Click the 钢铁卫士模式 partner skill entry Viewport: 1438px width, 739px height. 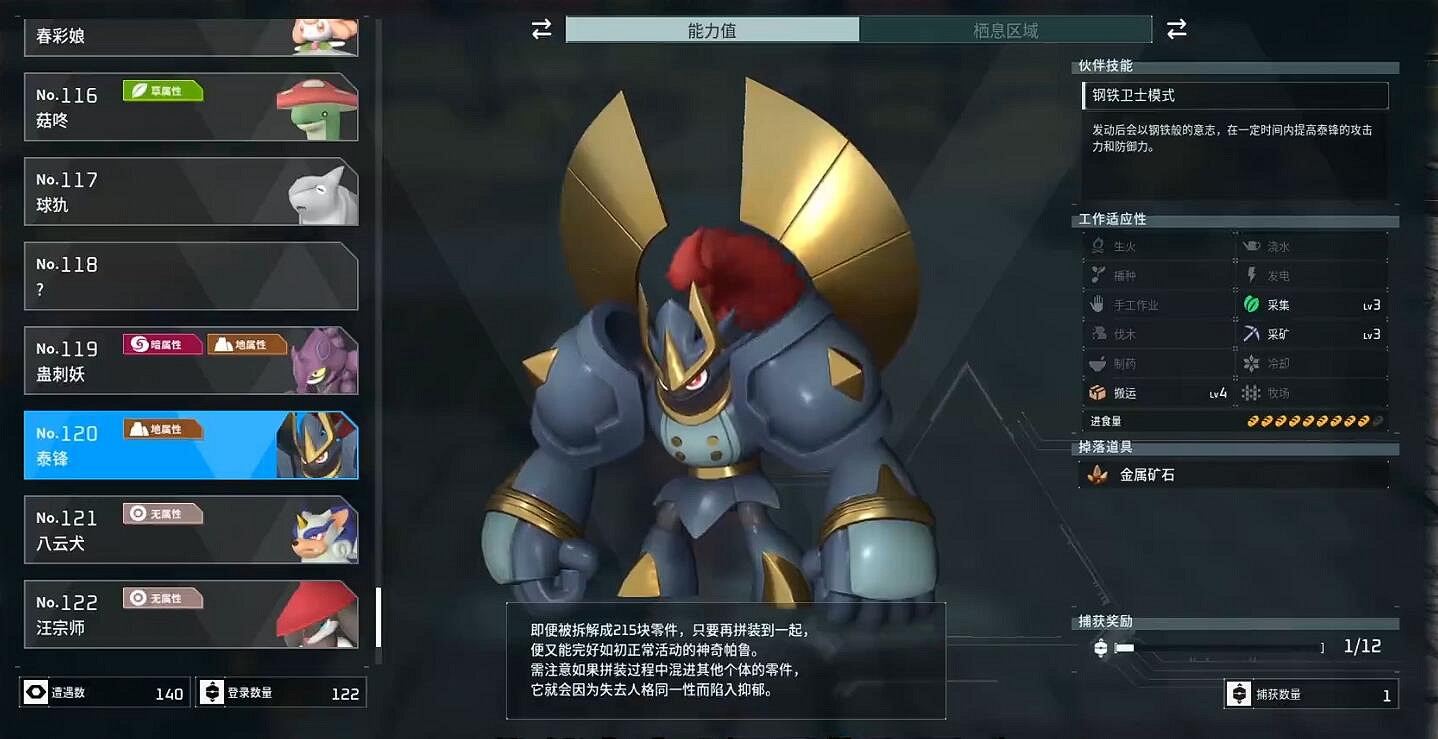click(1235, 95)
